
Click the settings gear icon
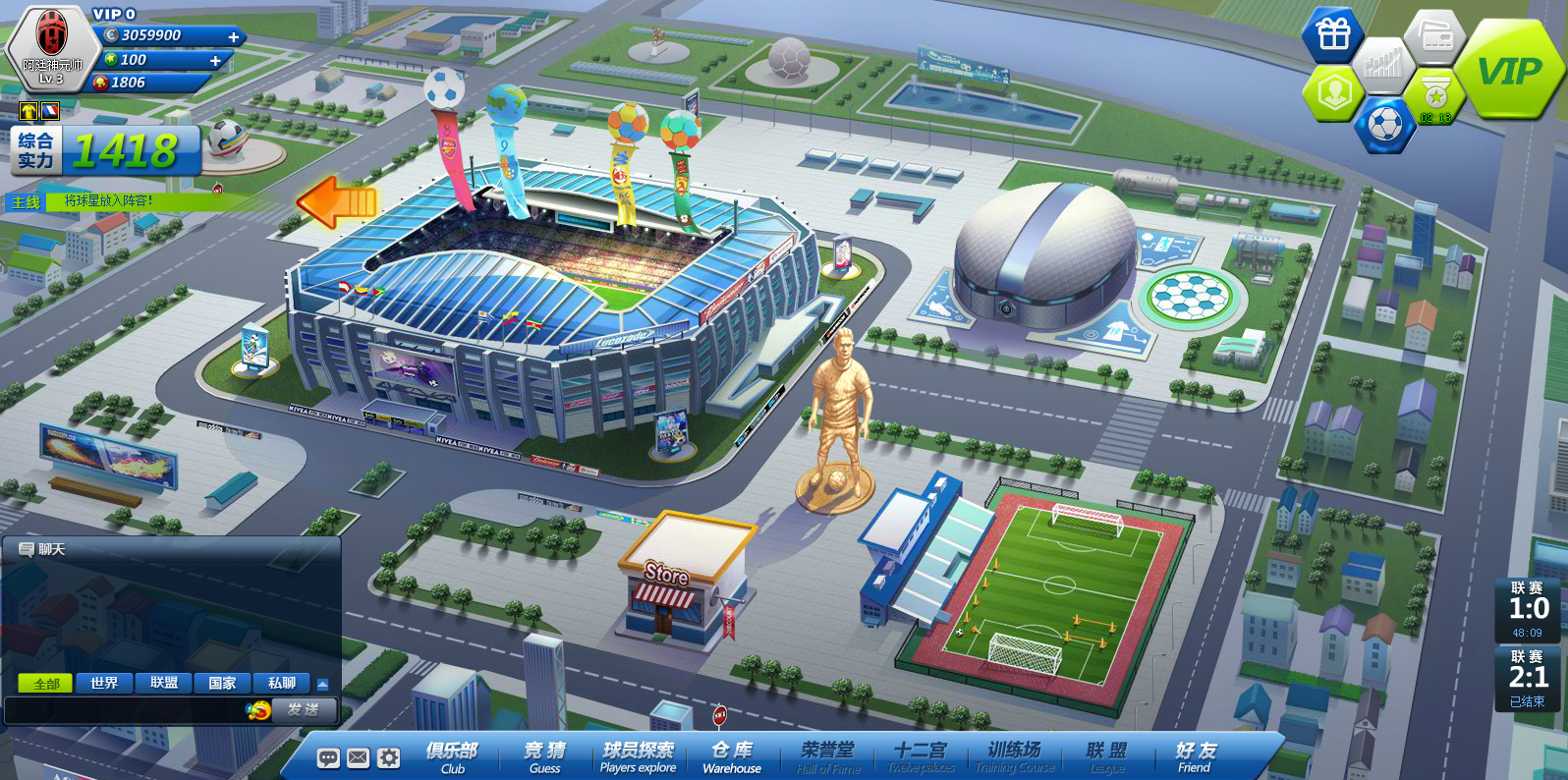point(389,757)
